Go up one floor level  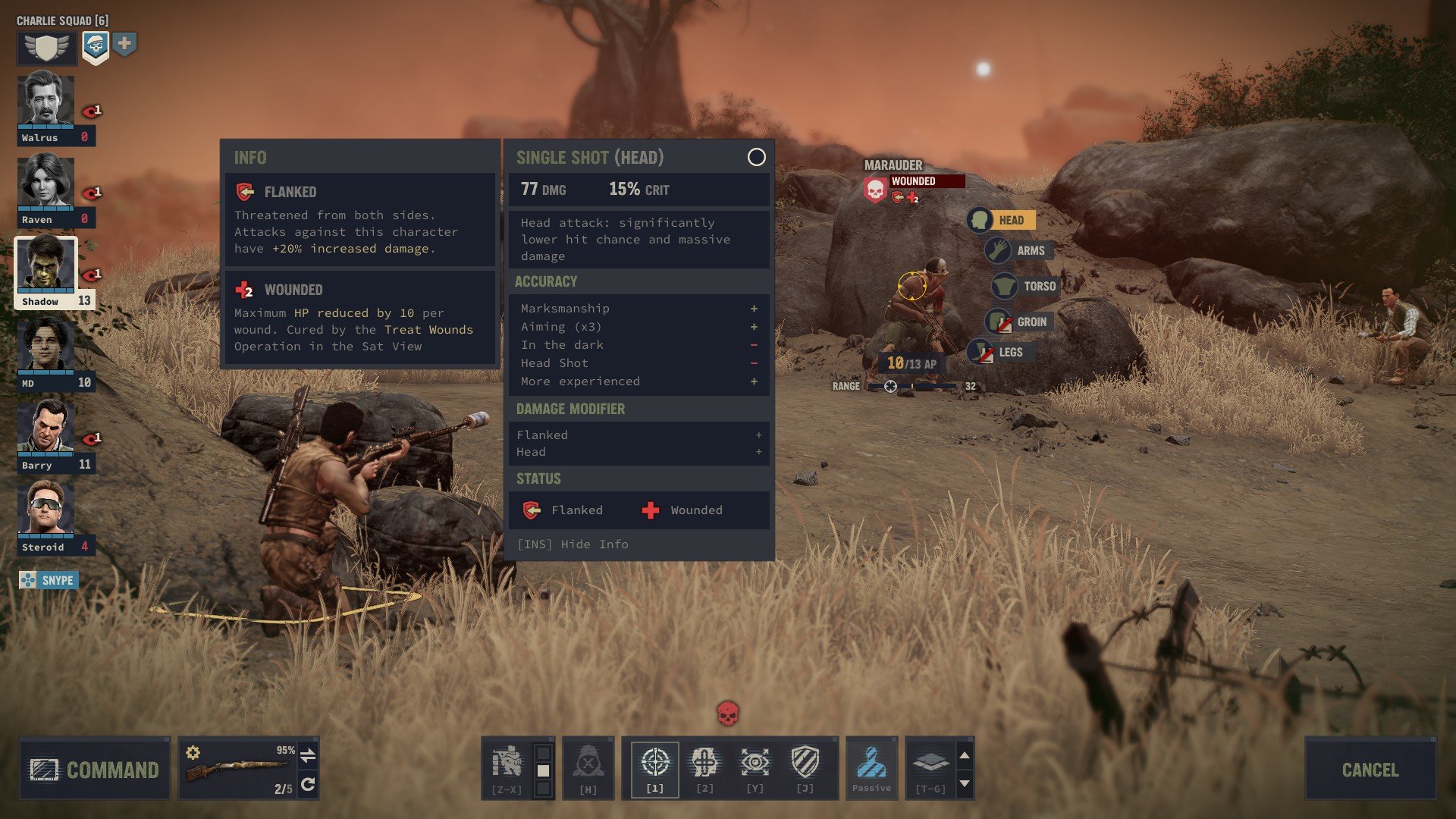pos(965,755)
